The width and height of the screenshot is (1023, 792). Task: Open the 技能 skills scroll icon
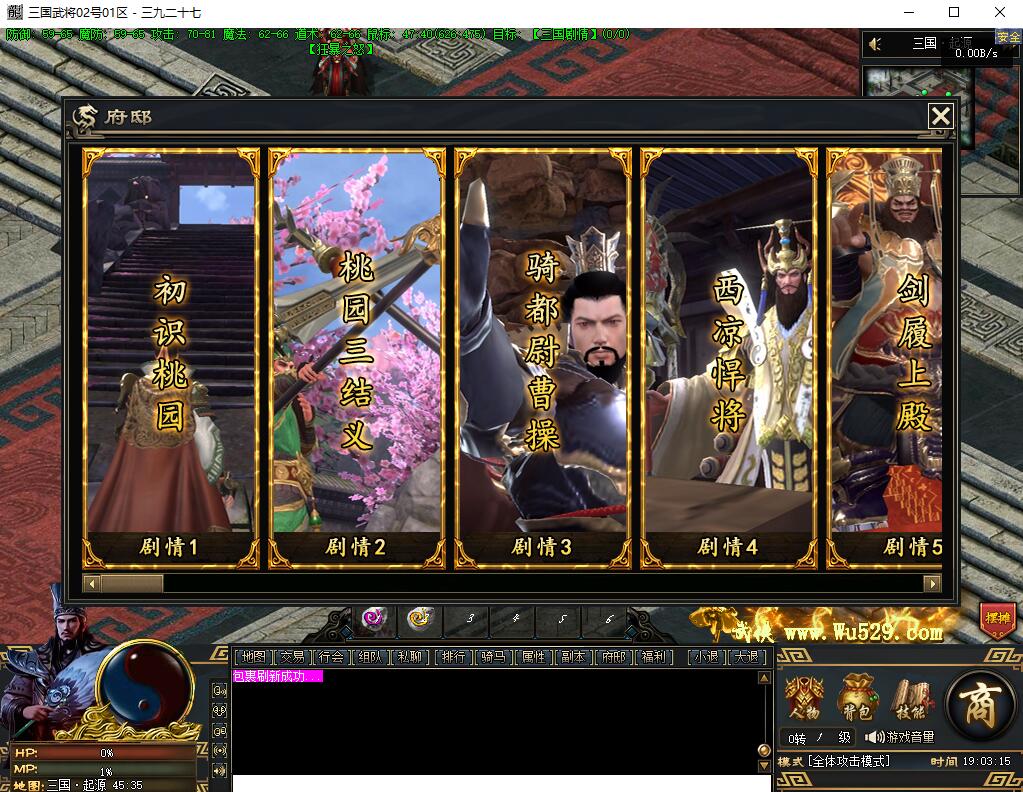[x=911, y=699]
